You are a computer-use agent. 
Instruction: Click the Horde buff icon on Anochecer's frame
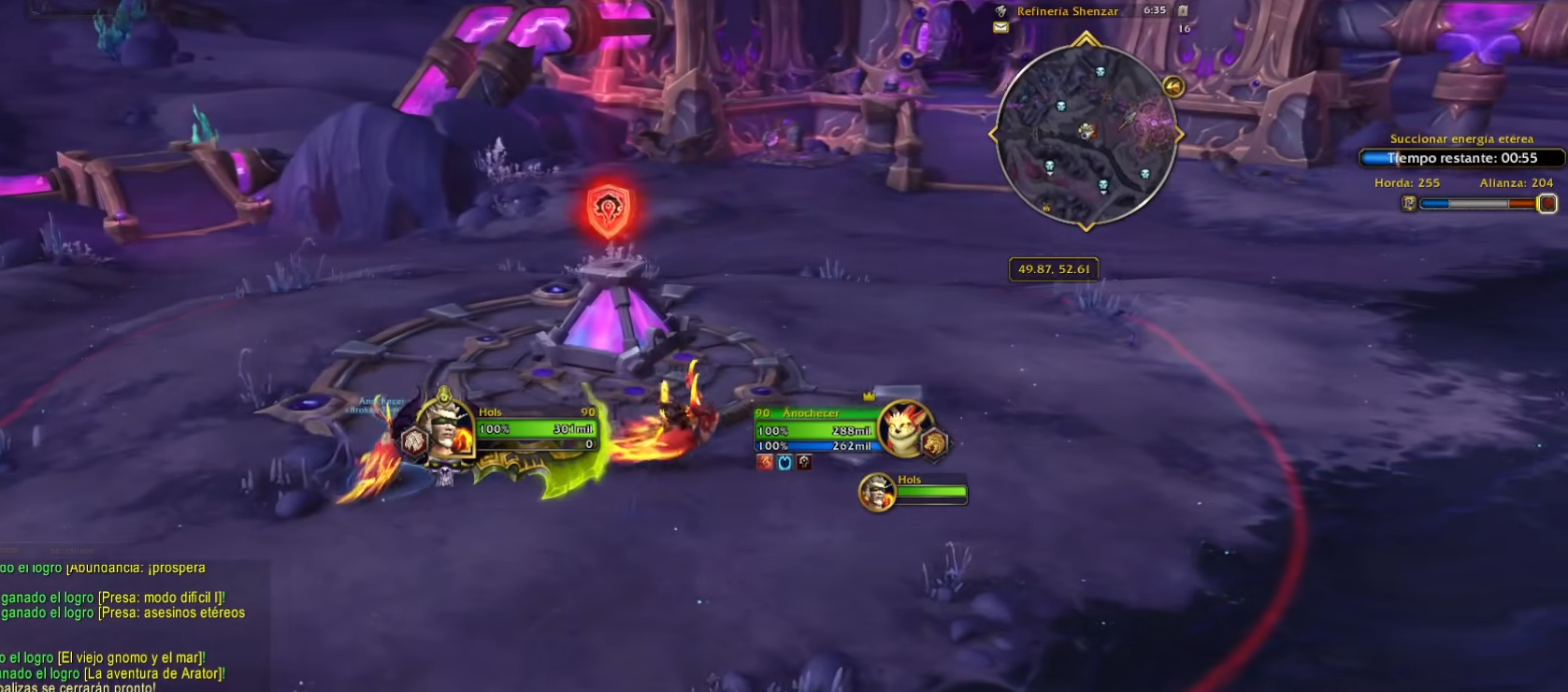[803, 461]
